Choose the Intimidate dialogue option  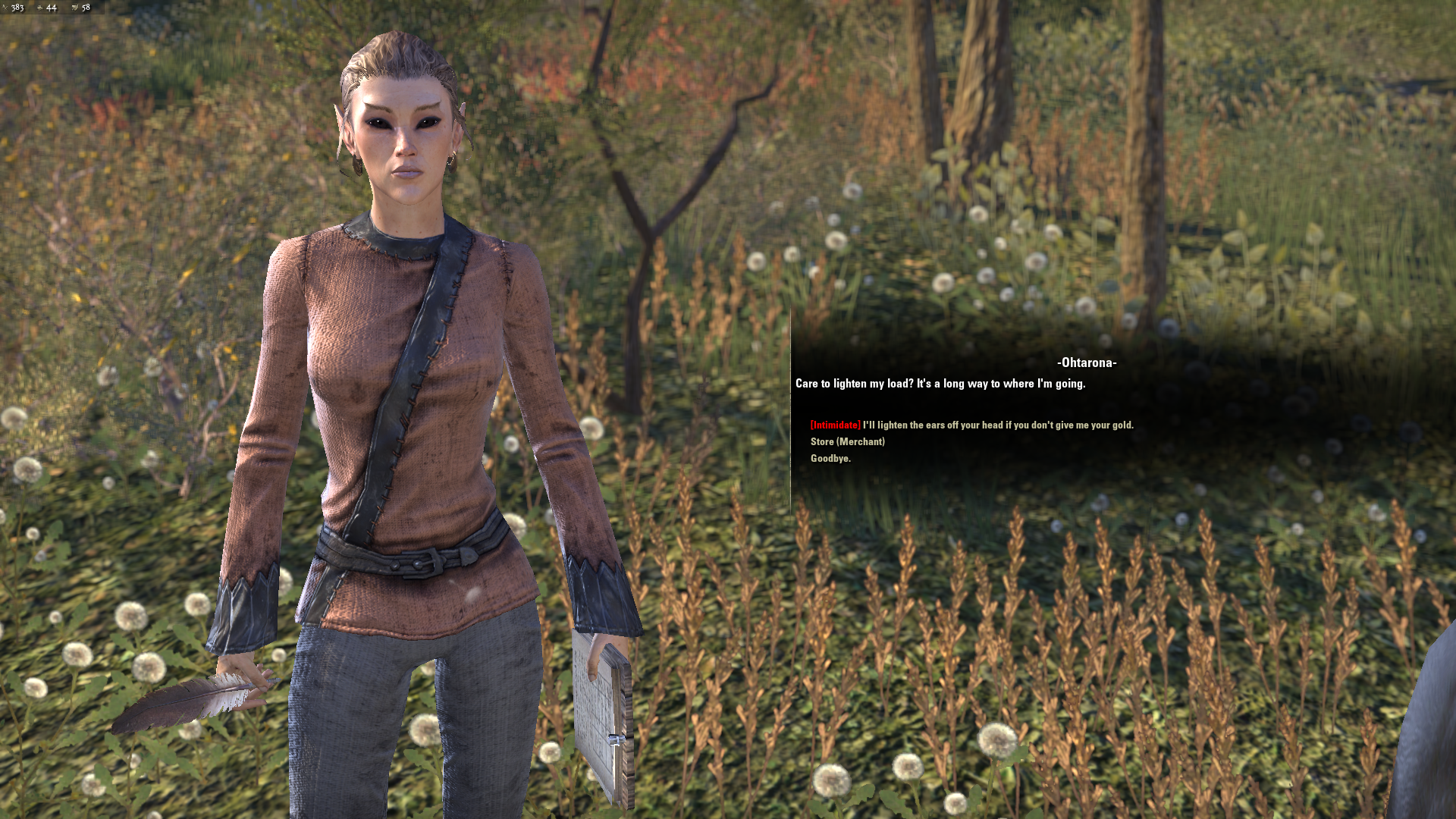(x=971, y=425)
